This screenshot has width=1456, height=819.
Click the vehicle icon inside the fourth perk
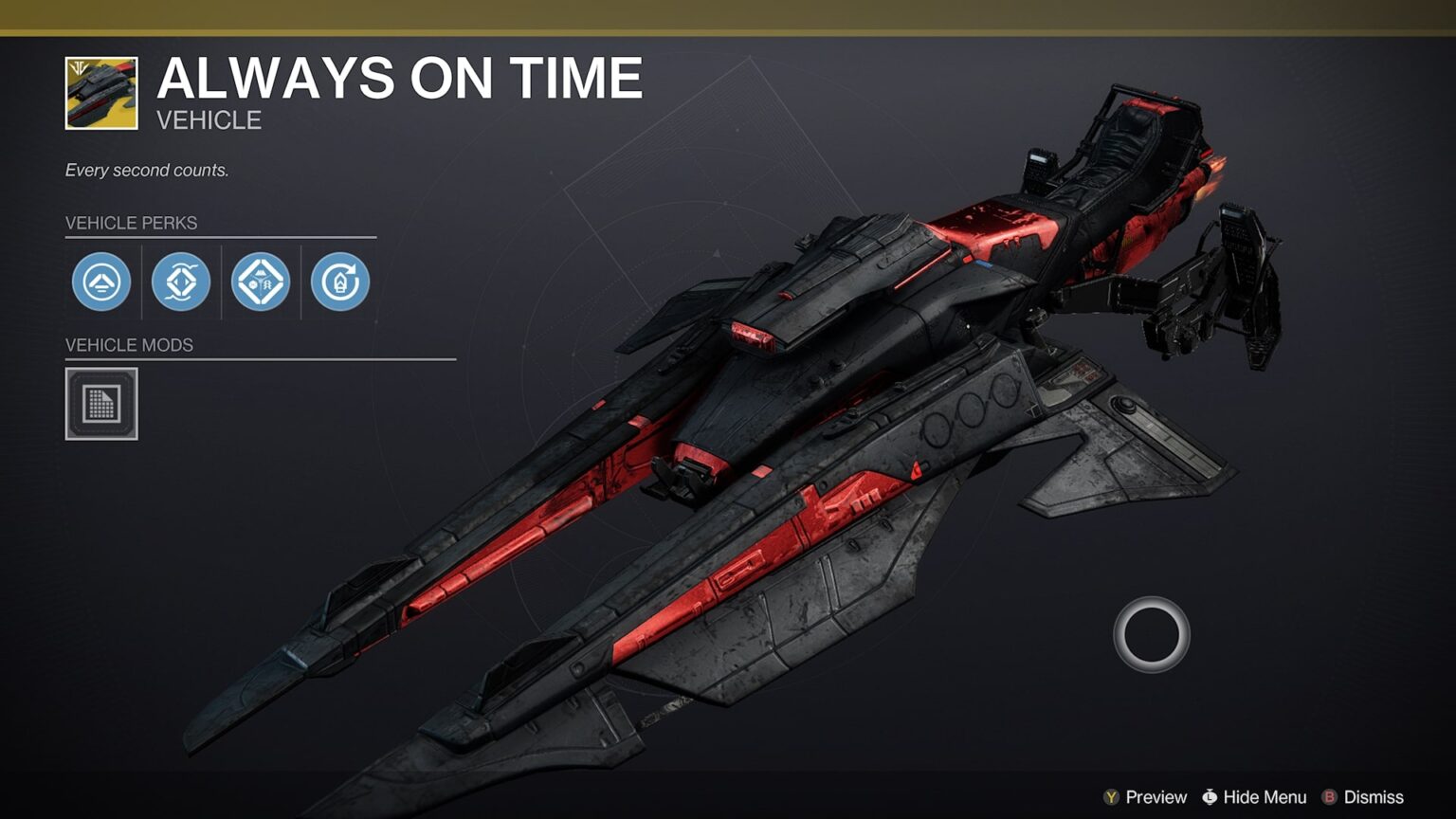[340, 282]
